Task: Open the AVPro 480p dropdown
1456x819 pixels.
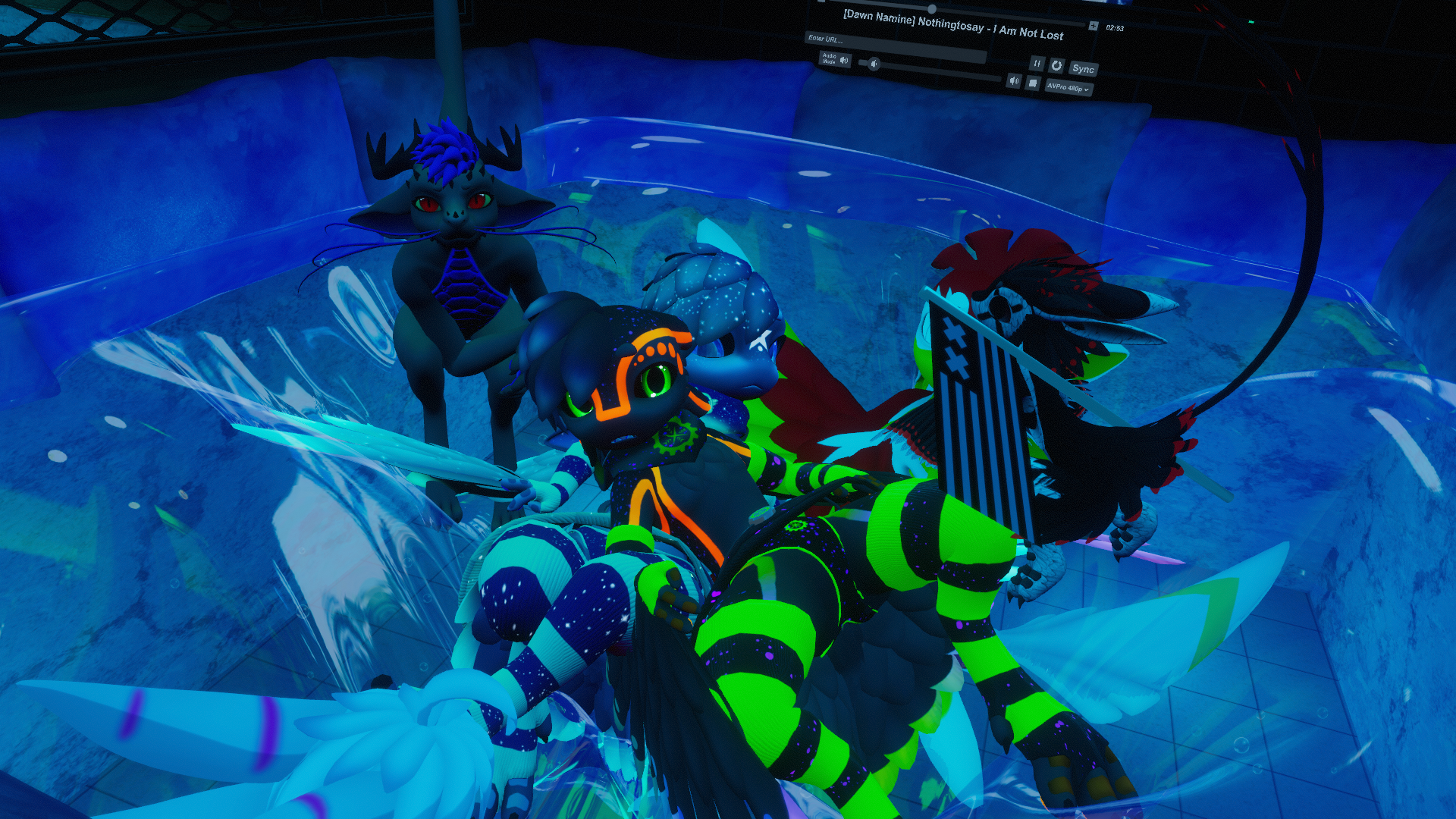Action: point(1068,88)
